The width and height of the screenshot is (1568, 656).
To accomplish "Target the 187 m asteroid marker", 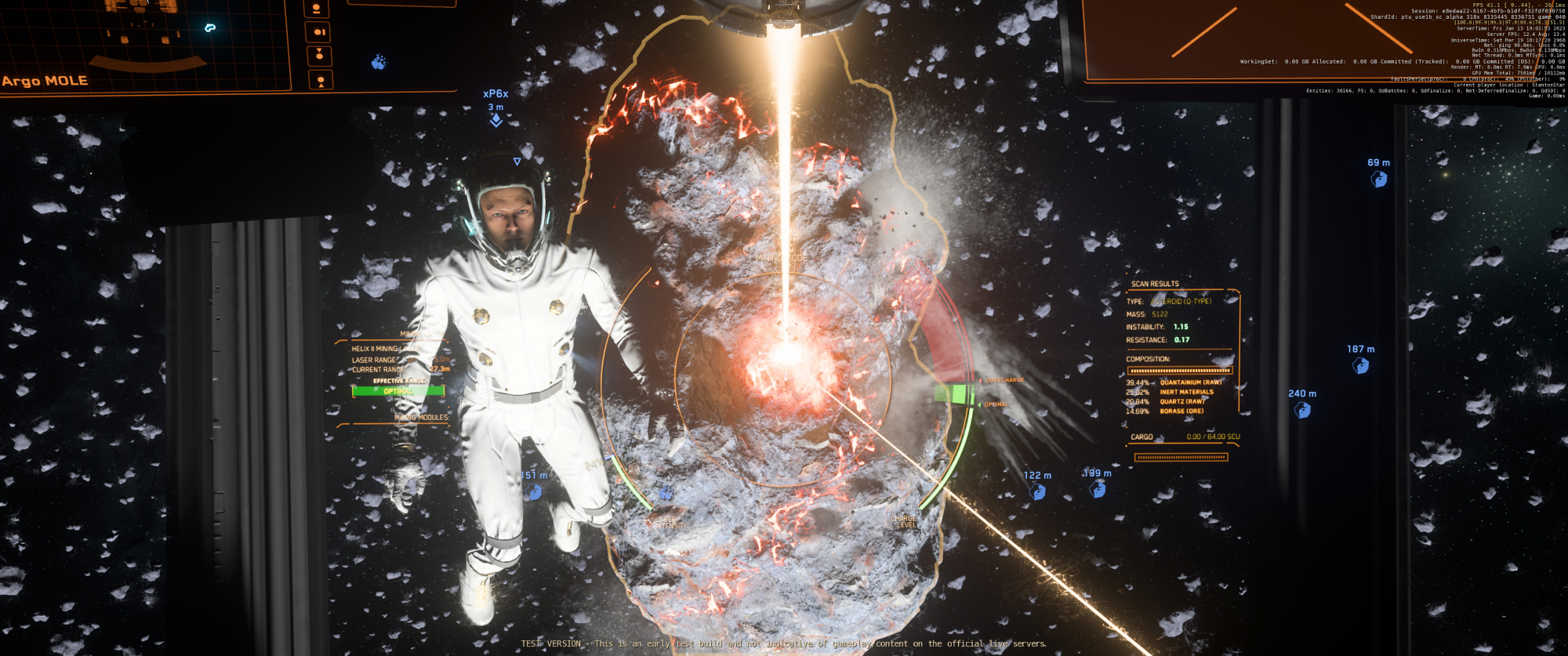I will tap(1361, 366).
